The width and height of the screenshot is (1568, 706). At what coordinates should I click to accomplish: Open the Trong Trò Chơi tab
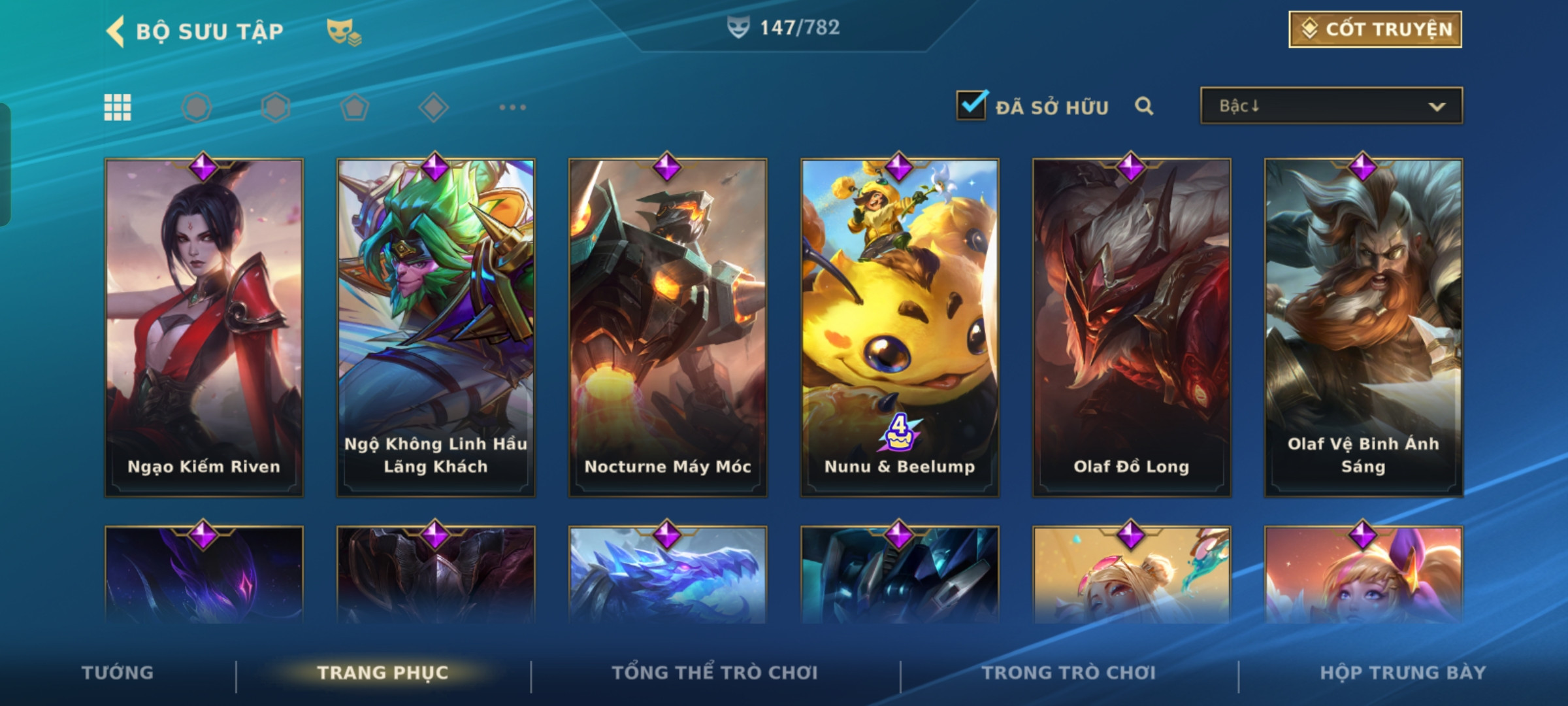[1069, 673]
